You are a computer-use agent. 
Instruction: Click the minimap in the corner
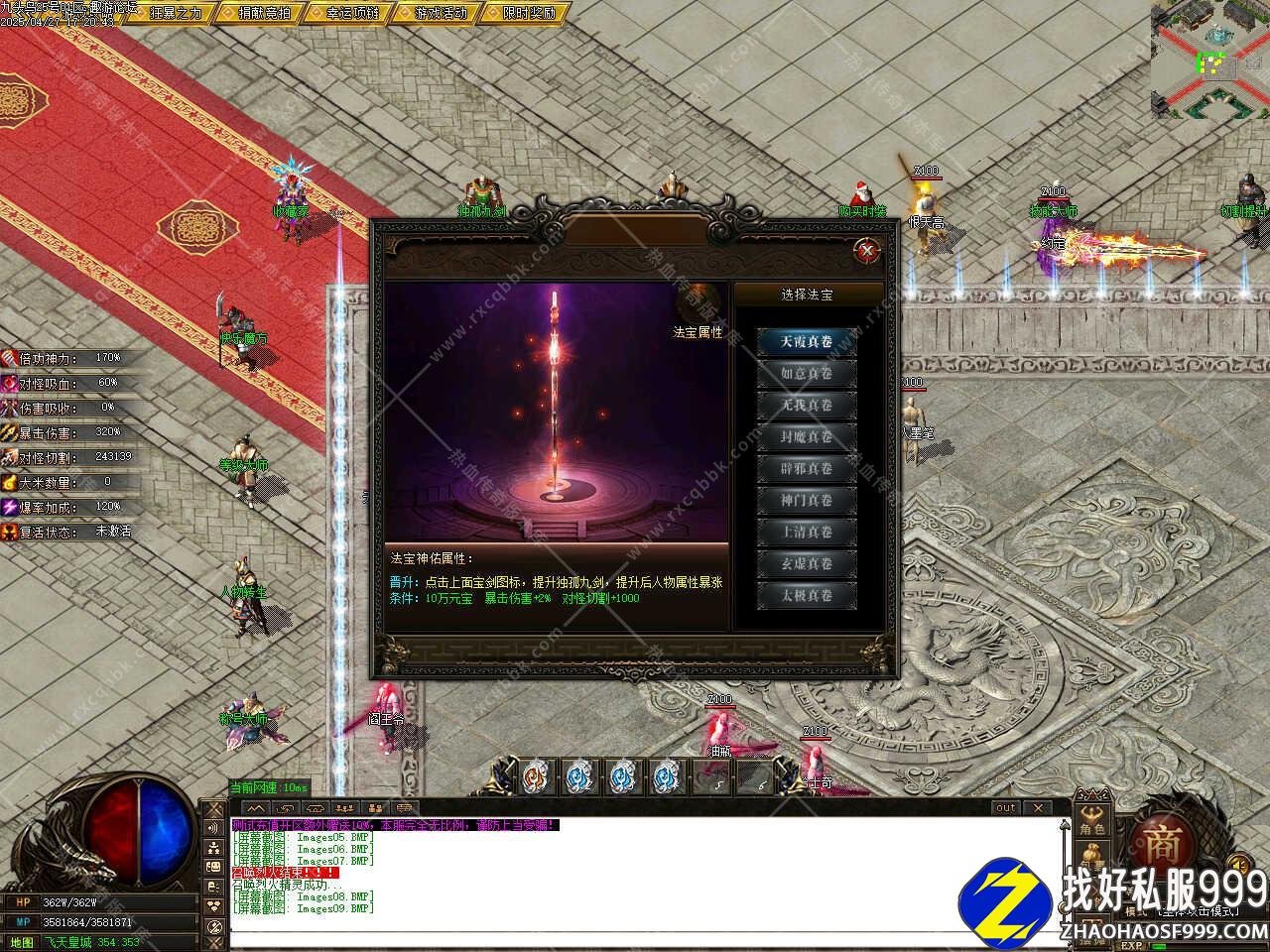(1210, 59)
